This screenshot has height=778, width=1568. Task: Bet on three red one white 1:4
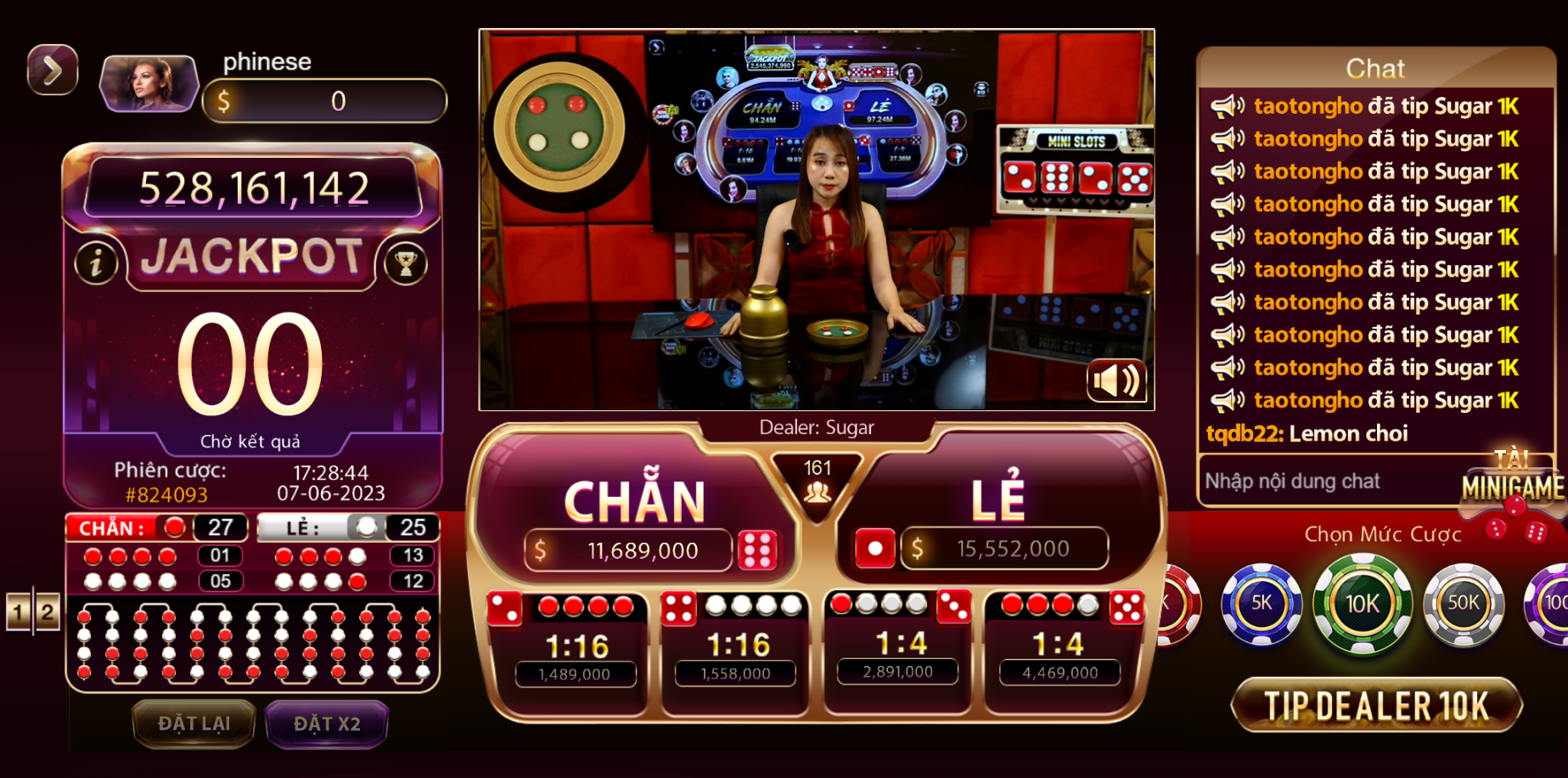1060,644
